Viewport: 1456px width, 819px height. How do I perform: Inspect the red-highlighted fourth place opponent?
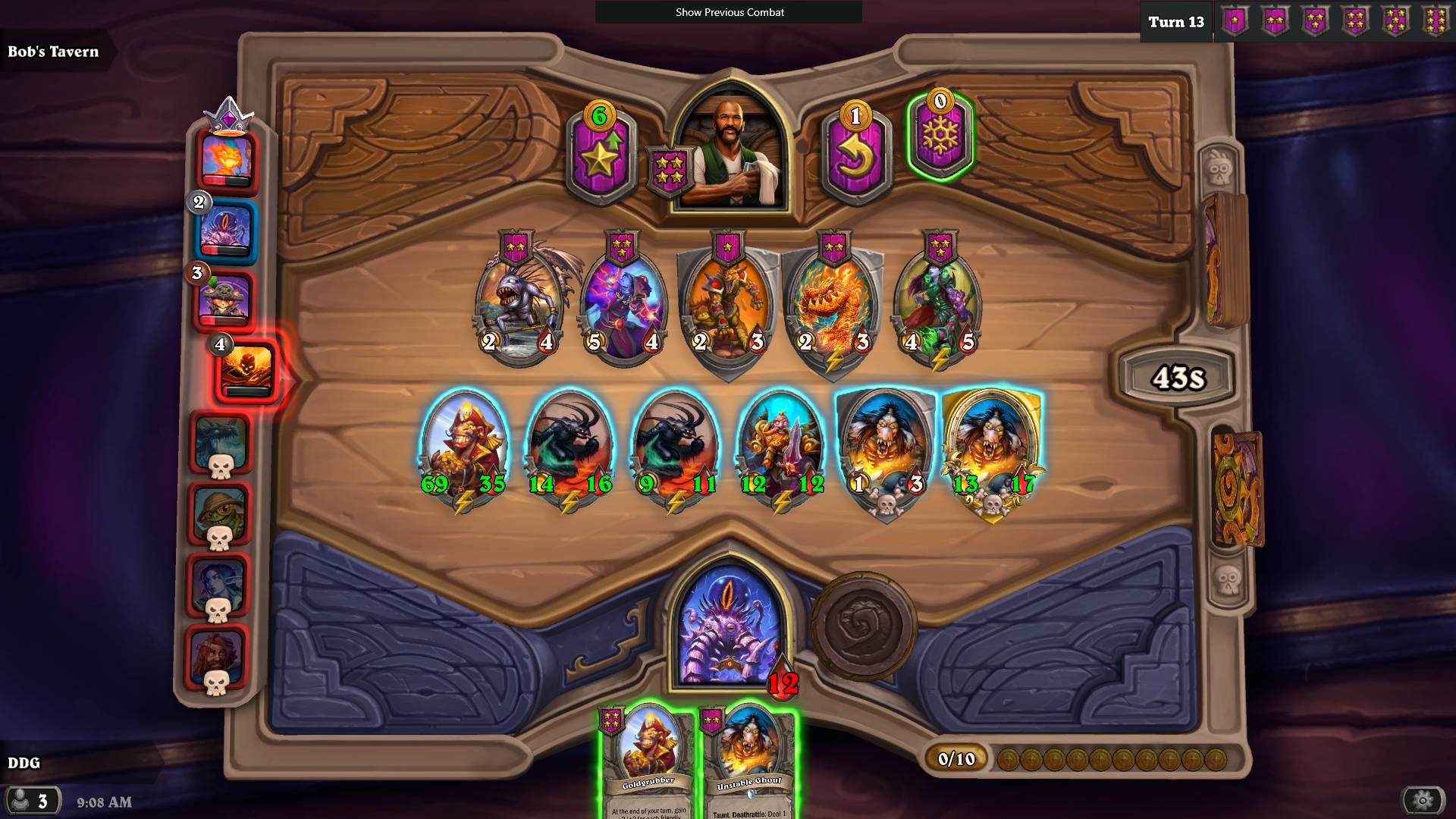(247, 371)
